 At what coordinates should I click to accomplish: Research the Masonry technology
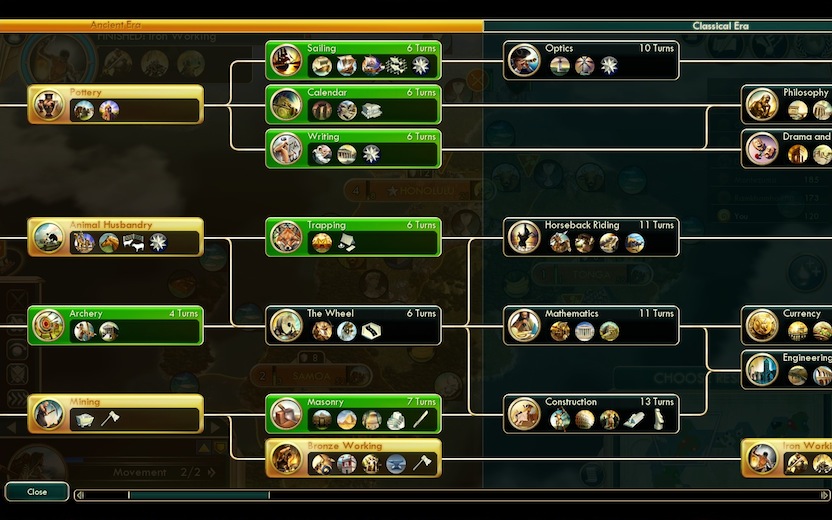click(x=353, y=413)
